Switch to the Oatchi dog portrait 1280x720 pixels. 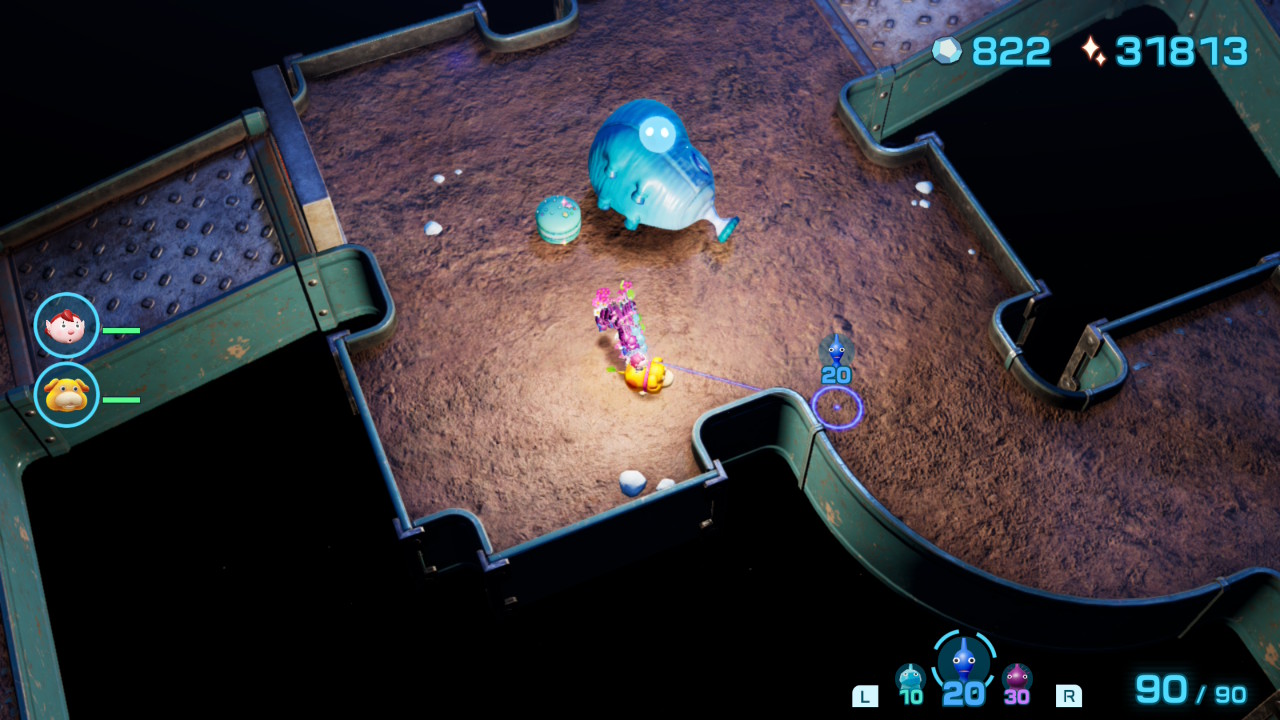coord(67,395)
